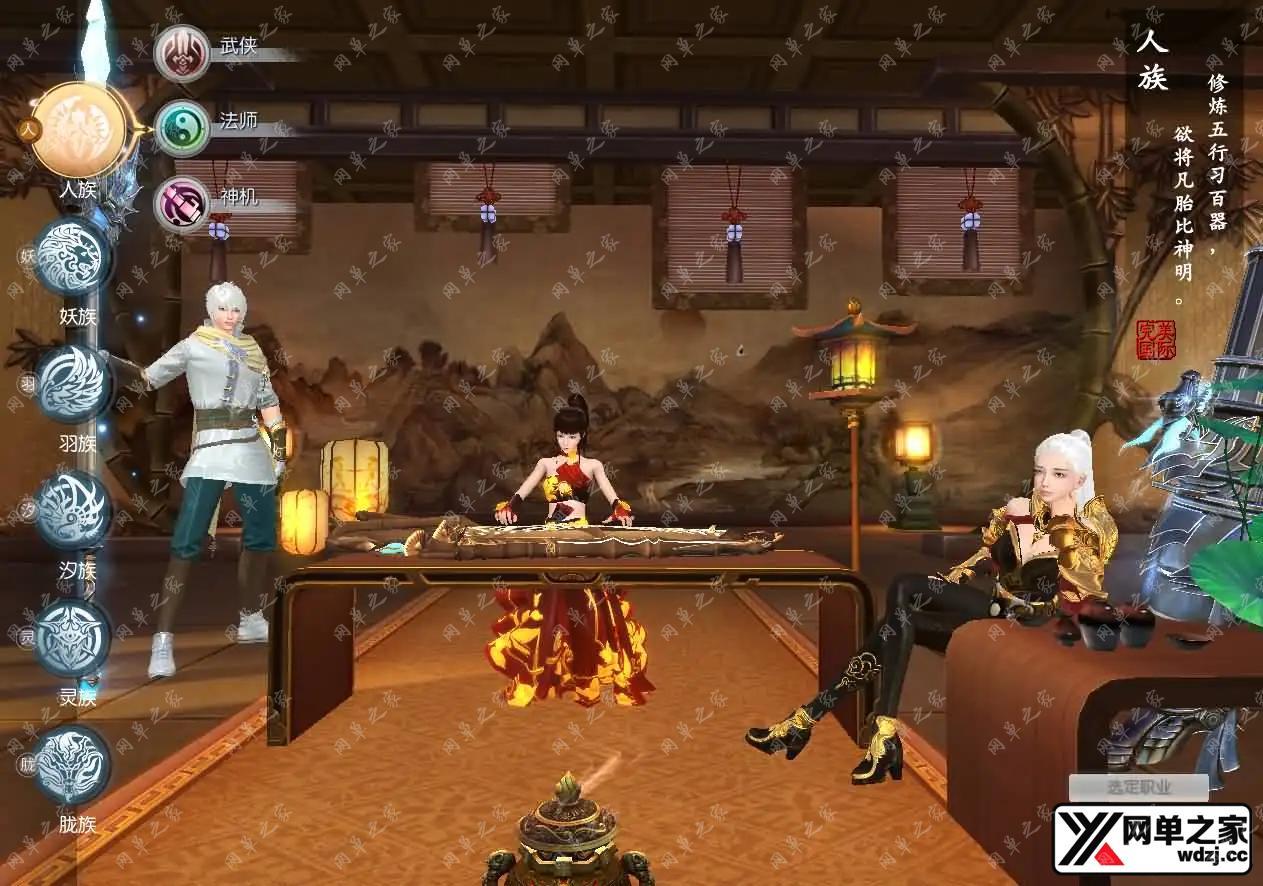
Task: Select the 胧族 race icon
Action: pos(72,765)
